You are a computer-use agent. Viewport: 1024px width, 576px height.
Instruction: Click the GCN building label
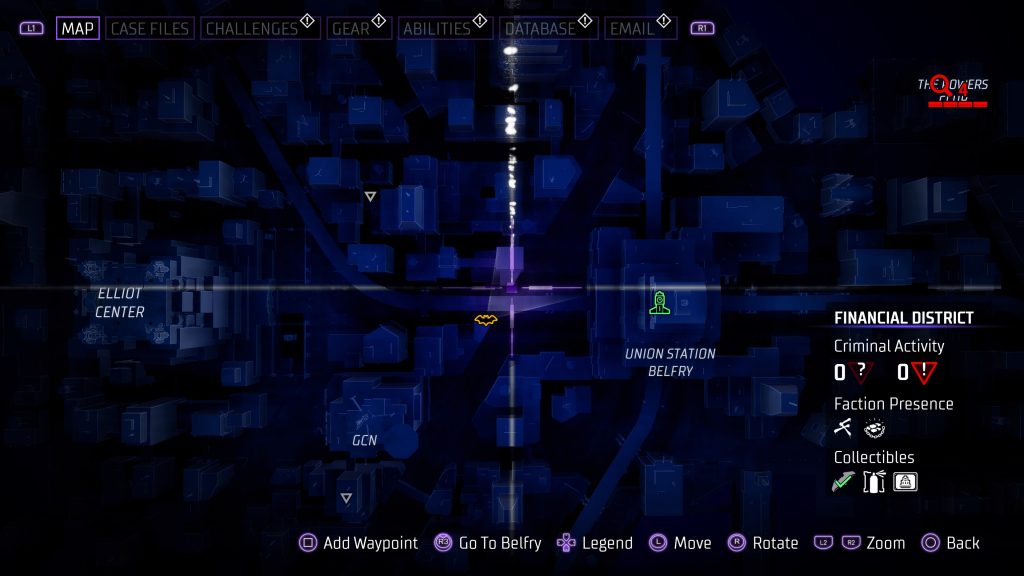(x=364, y=439)
